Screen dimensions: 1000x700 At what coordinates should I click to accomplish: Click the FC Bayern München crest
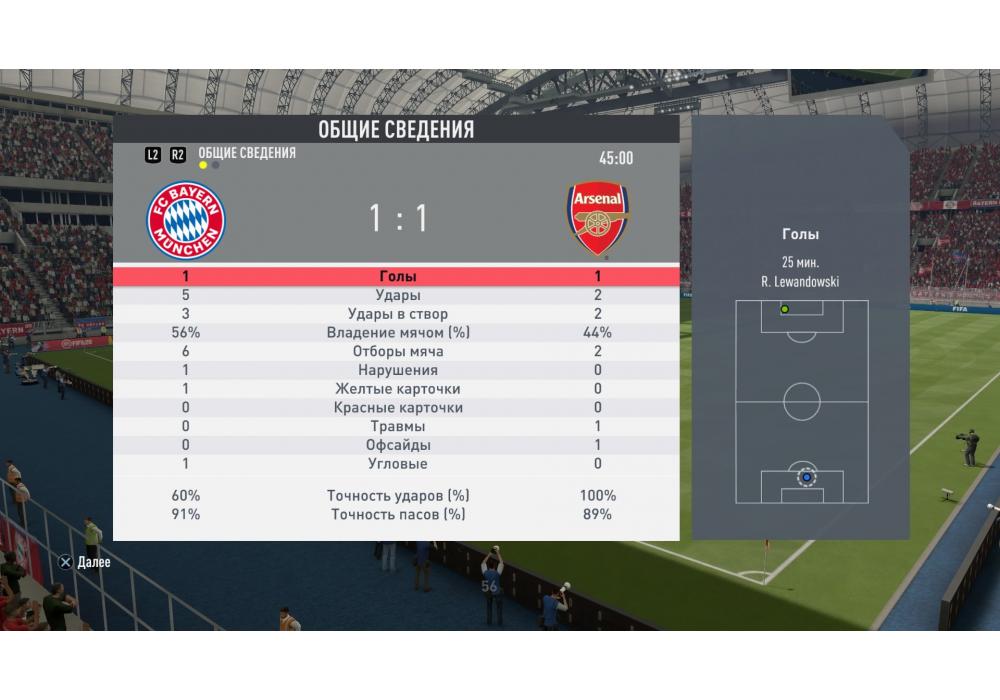pos(186,220)
